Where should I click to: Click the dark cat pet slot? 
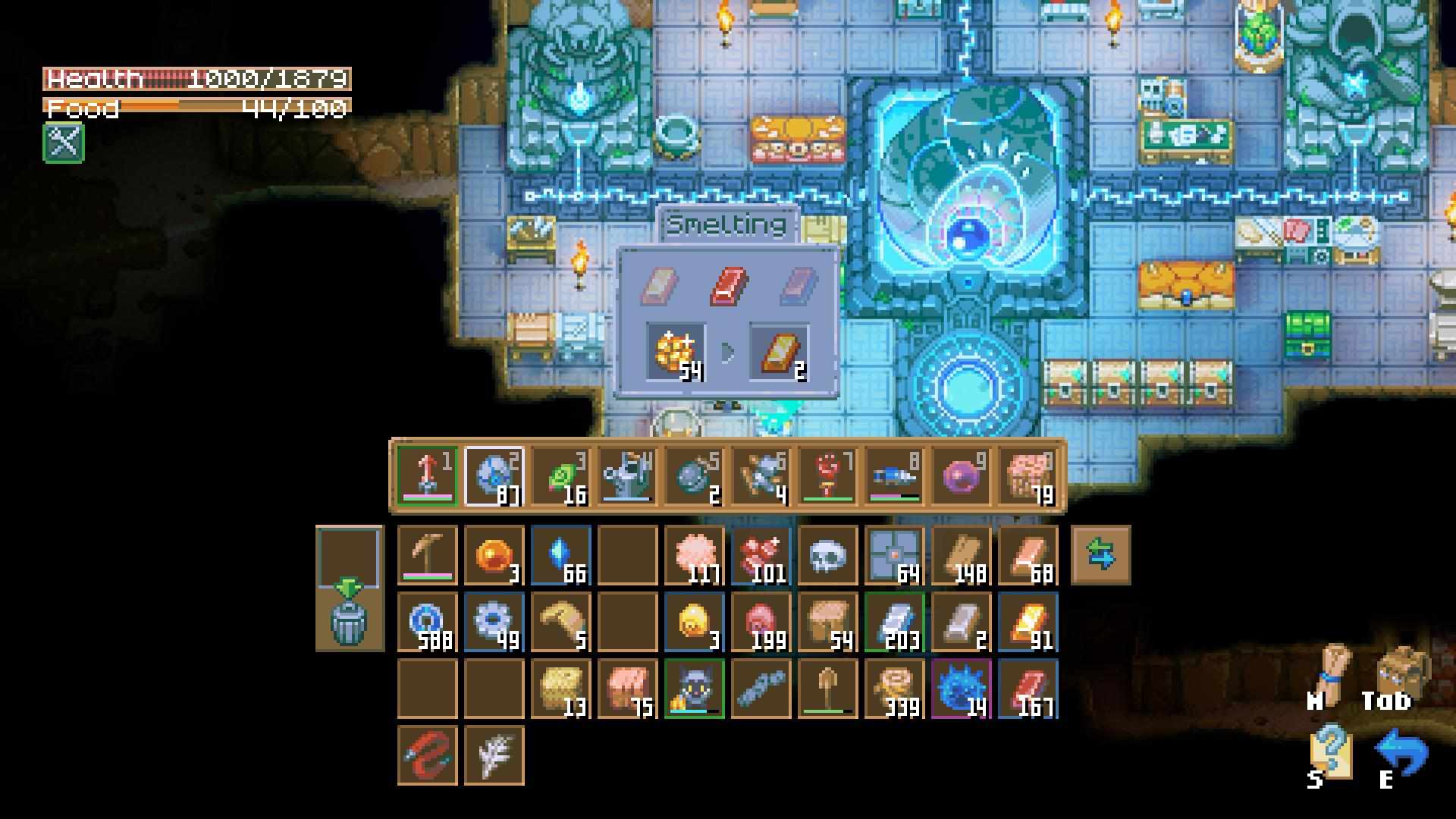tap(694, 689)
